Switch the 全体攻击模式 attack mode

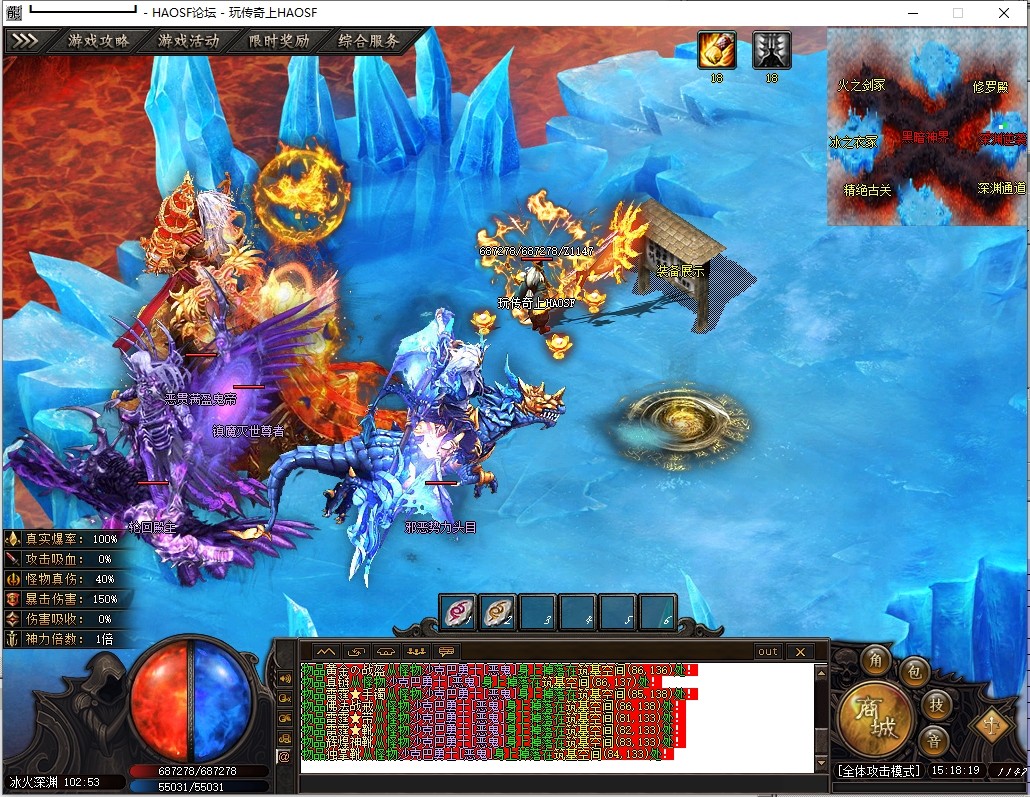[878, 771]
